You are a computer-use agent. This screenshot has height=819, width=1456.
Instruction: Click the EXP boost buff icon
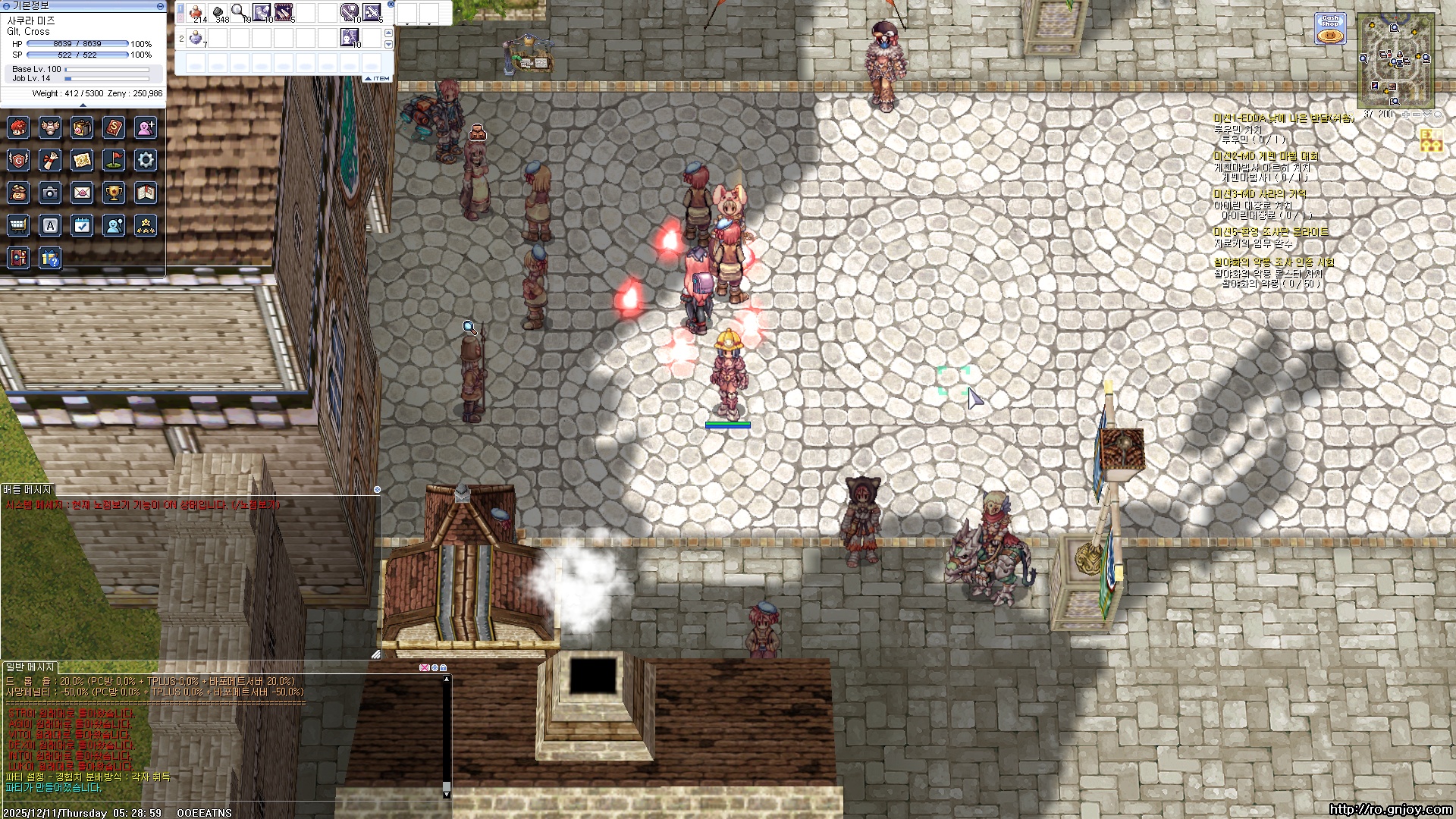(x=1431, y=141)
